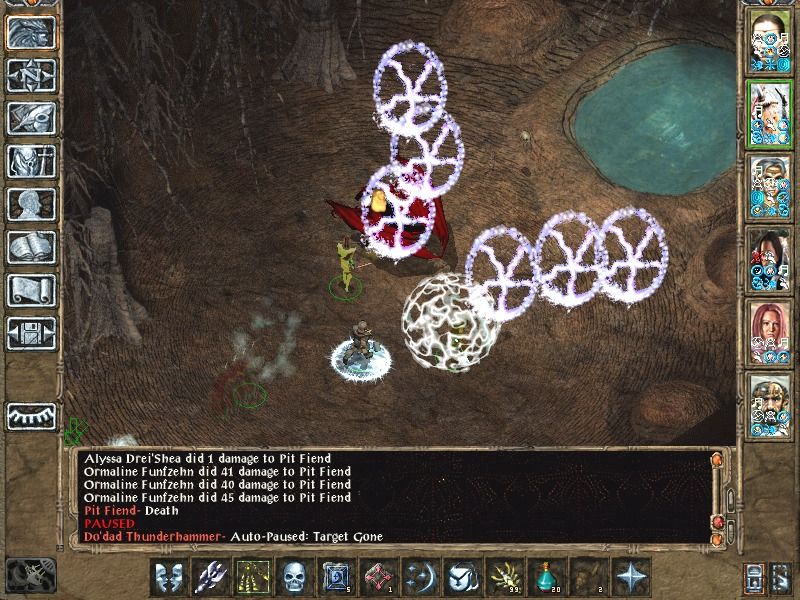The width and height of the screenshot is (800, 600).
Task: Open the journal quill button
Action: (x=31, y=118)
